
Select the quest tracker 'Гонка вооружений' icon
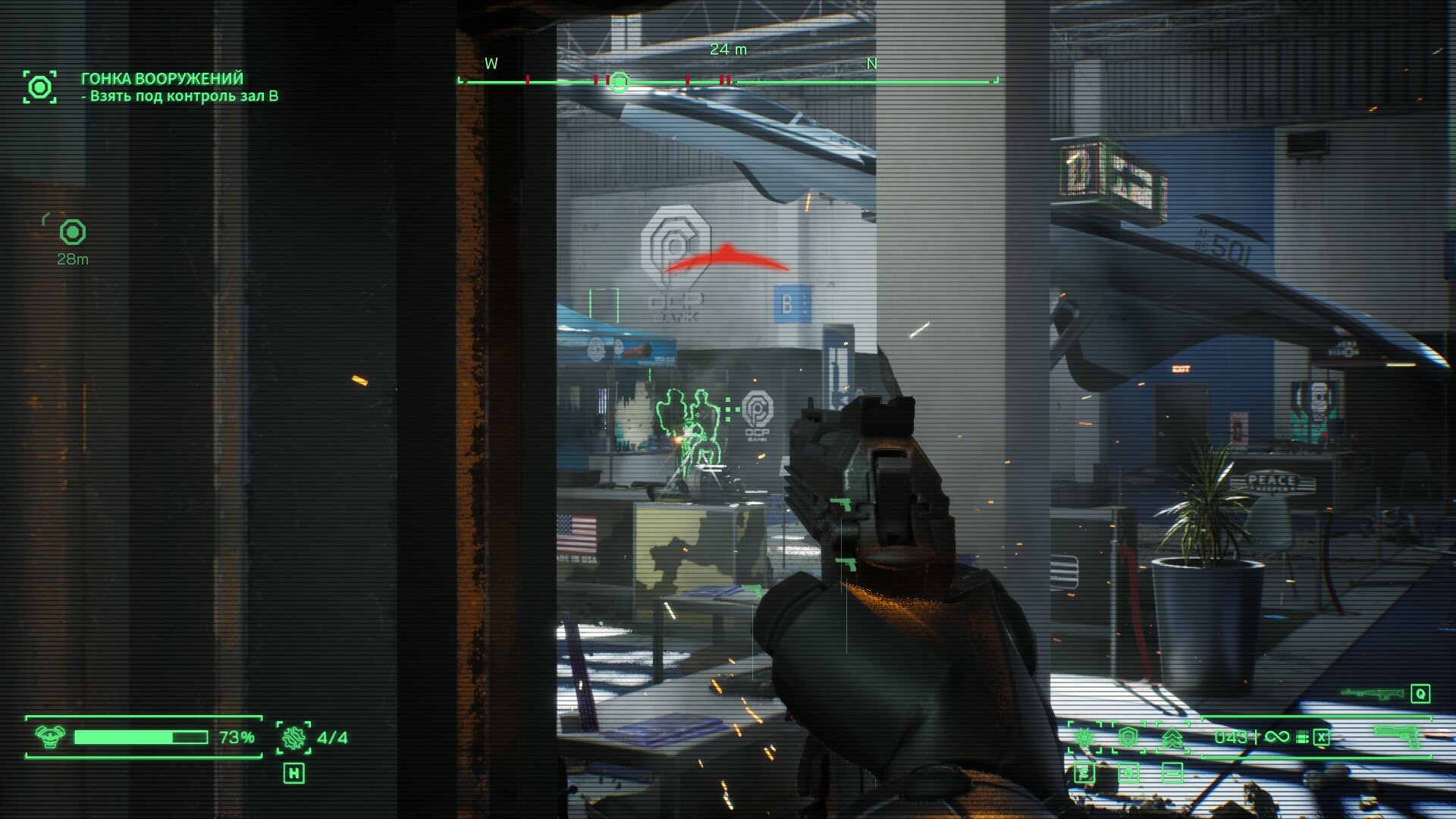(39, 87)
